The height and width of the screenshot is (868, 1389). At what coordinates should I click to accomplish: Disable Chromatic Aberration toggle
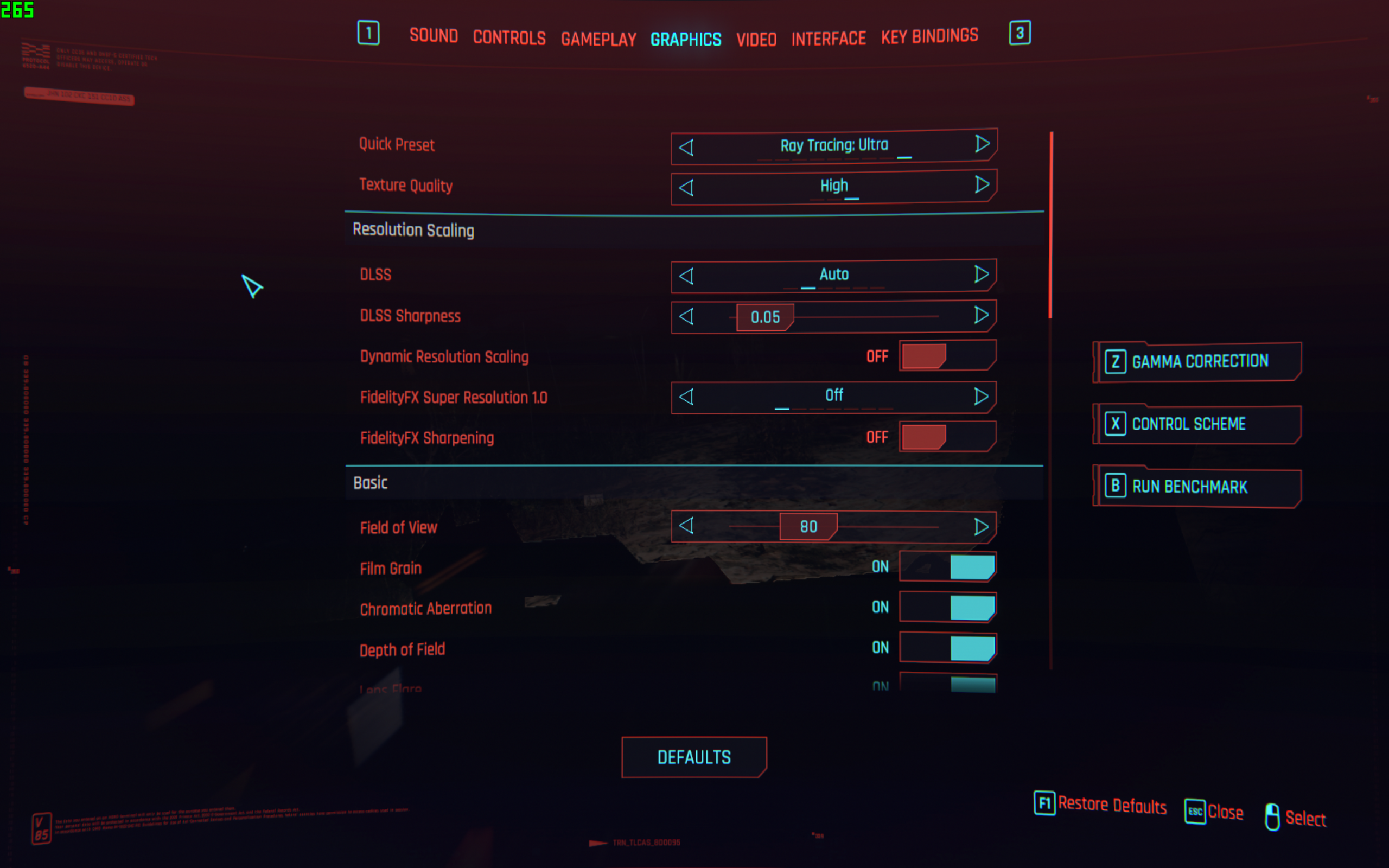[x=947, y=608]
